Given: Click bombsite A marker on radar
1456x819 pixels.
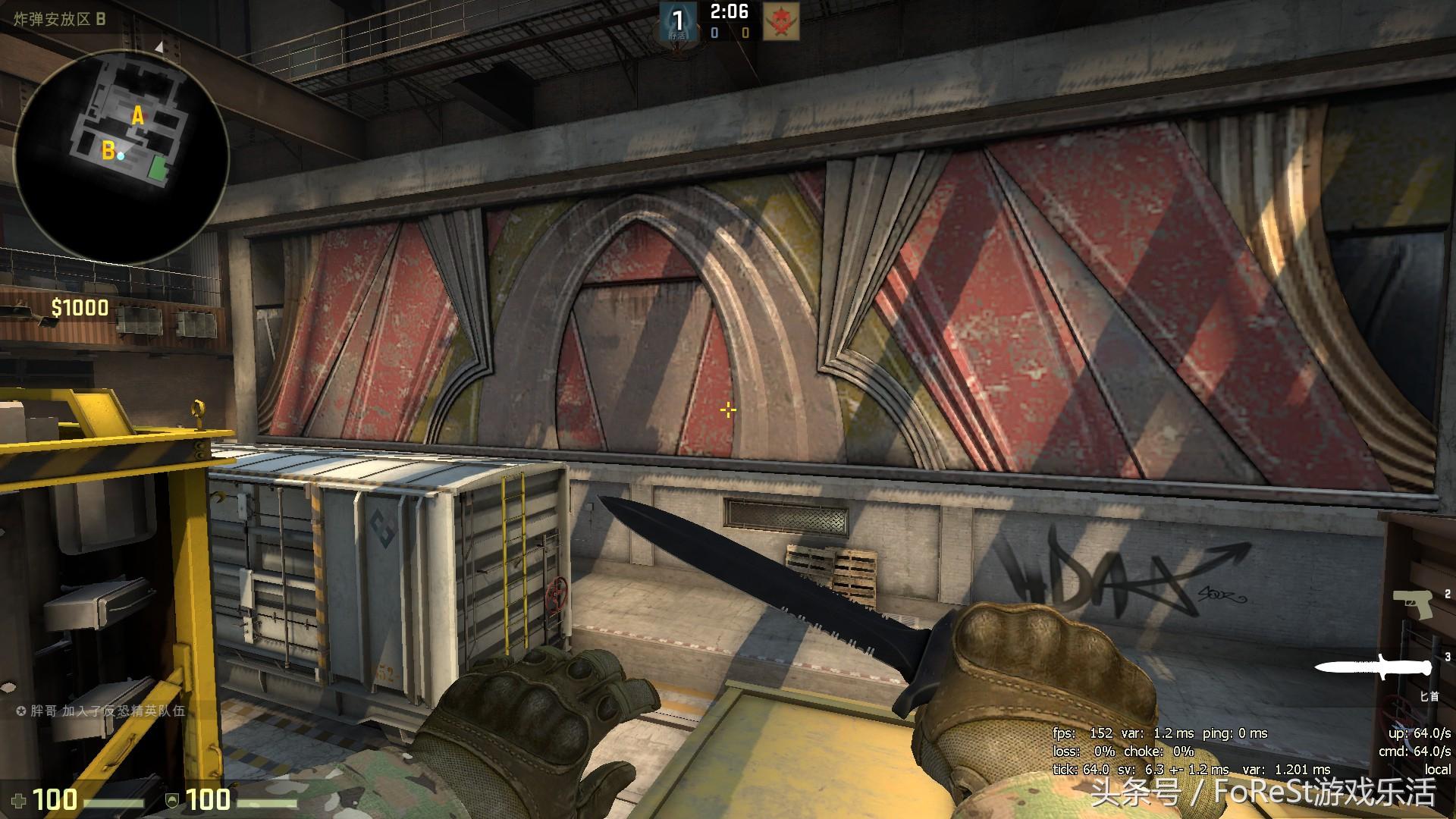Looking at the screenshot, I should [137, 116].
